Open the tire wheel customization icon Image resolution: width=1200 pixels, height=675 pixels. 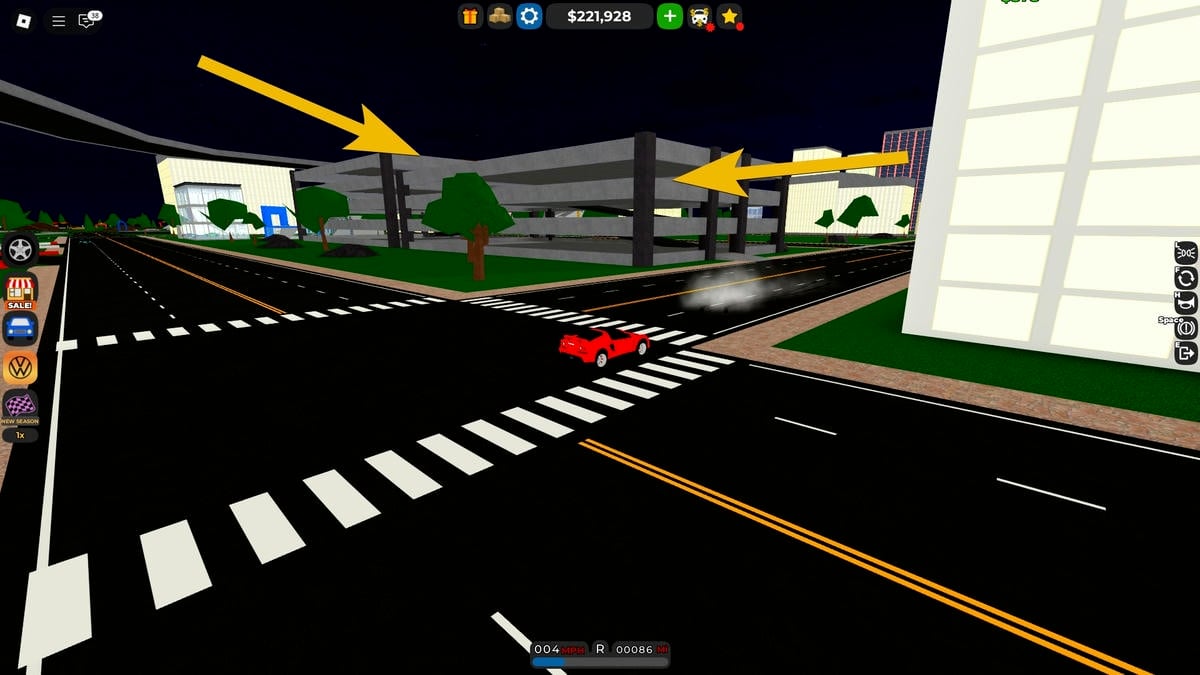tap(20, 249)
